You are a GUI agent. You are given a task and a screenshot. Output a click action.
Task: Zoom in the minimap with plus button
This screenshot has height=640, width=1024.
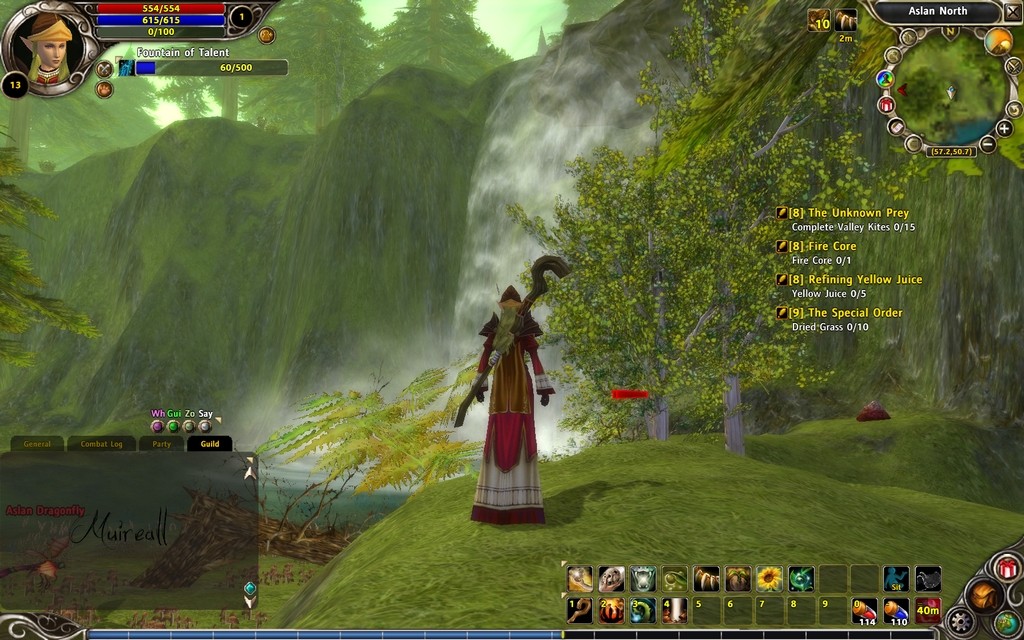pyautogui.click(x=1004, y=129)
